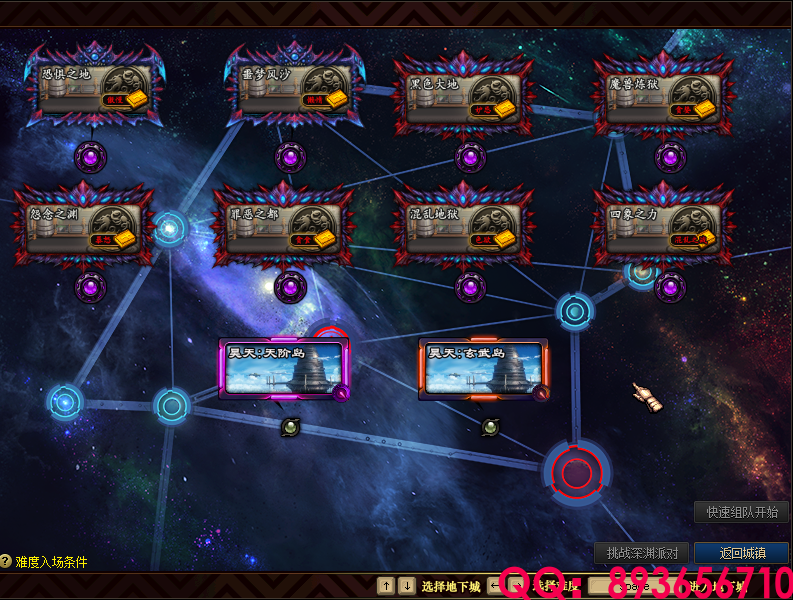Viewport: 793px width, 600px height.
Task: Click the green orb under 昊天·天阶岛
Action: (x=290, y=427)
